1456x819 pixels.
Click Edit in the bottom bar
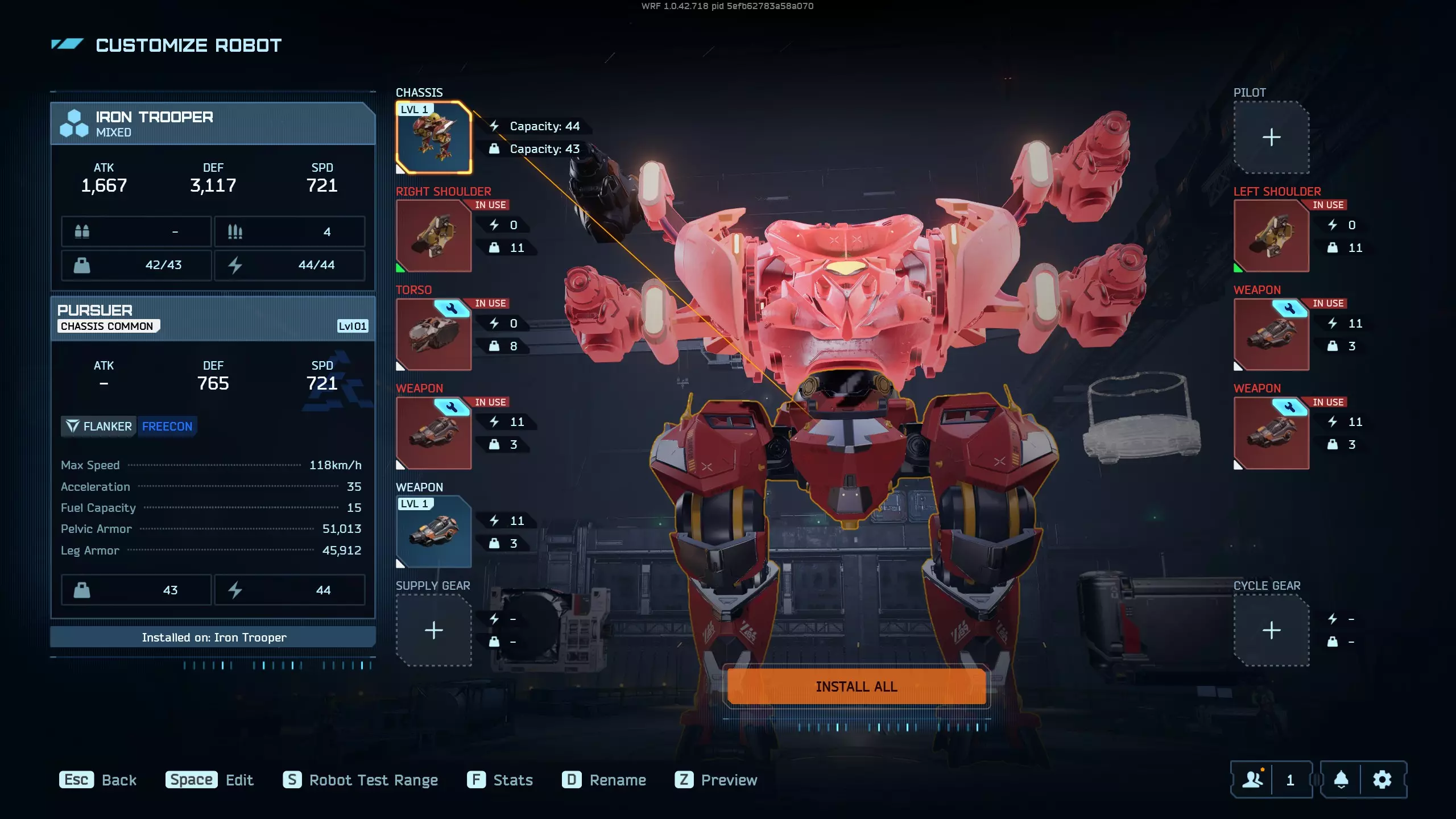click(x=209, y=780)
